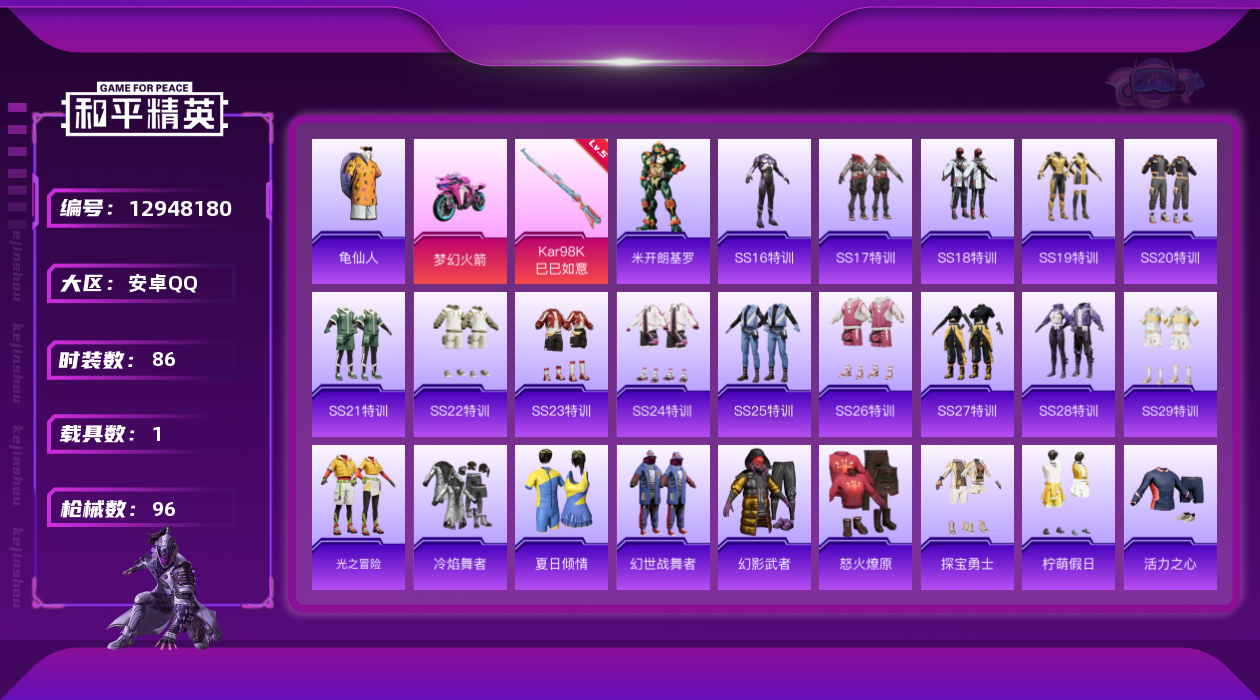This screenshot has width=1260, height=700.
Task: Open the 光之冒险 outfit card
Action: [x=358, y=517]
